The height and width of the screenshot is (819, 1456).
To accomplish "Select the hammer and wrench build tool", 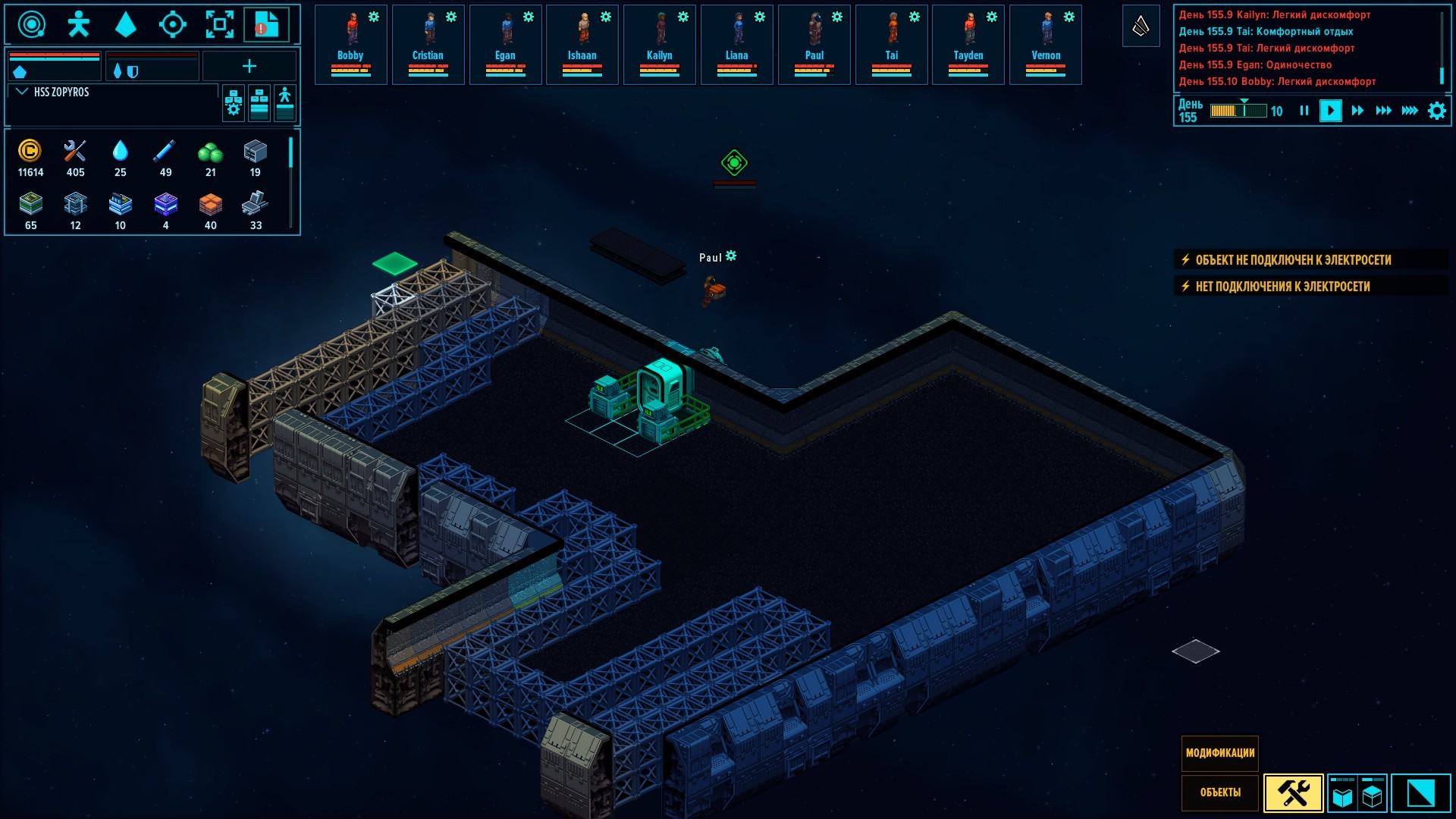I will point(1294,793).
